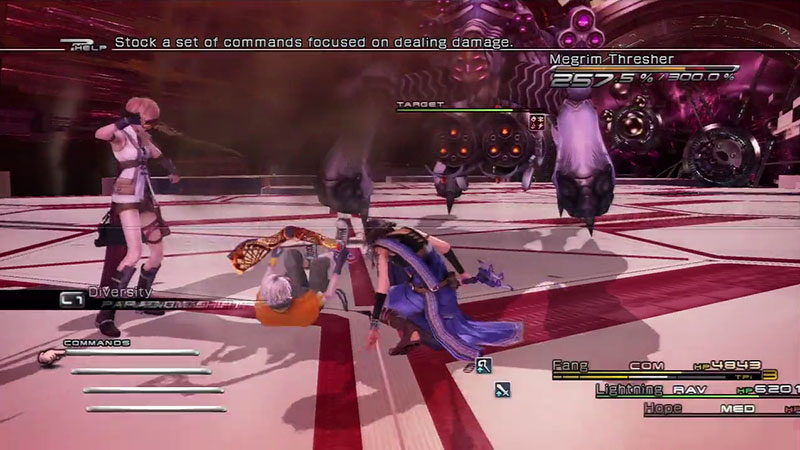Screen dimensions: 800x450
Task: Open the Diversity paradigm shift banner
Action: [x=120, y=298]
